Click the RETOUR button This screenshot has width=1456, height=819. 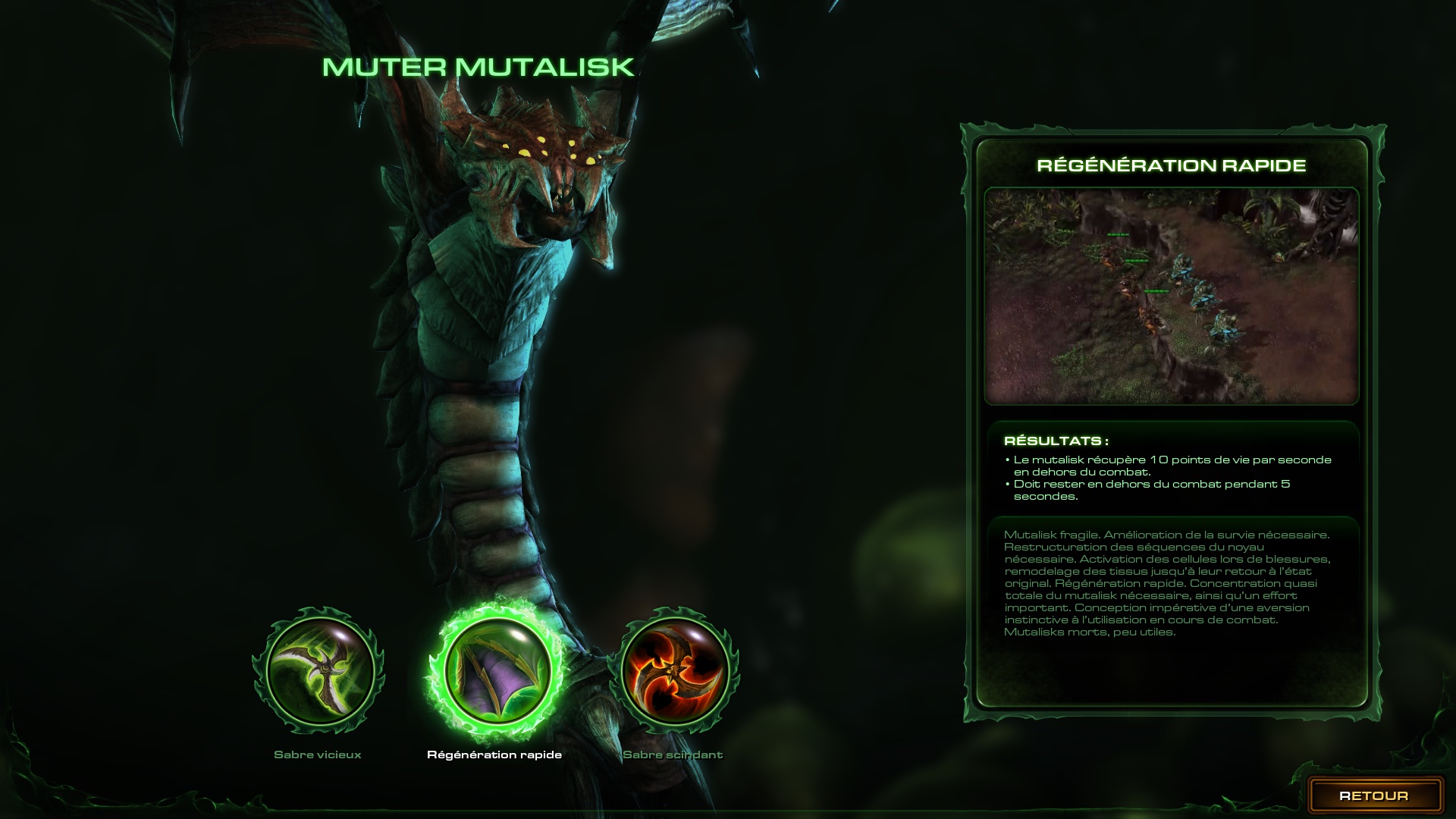[x=1373, y=795]
